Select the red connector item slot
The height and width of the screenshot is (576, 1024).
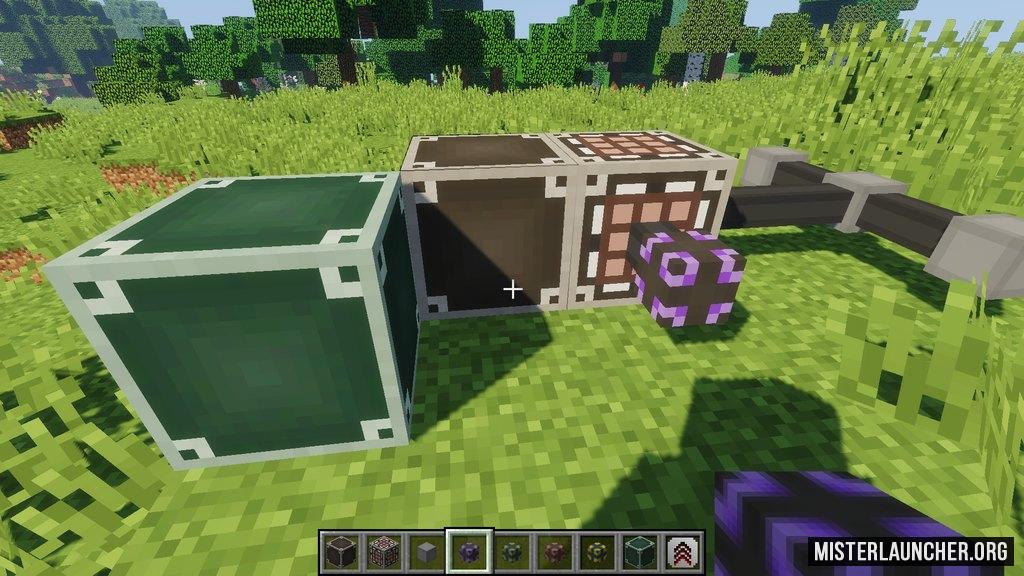(x=555, y=551)
